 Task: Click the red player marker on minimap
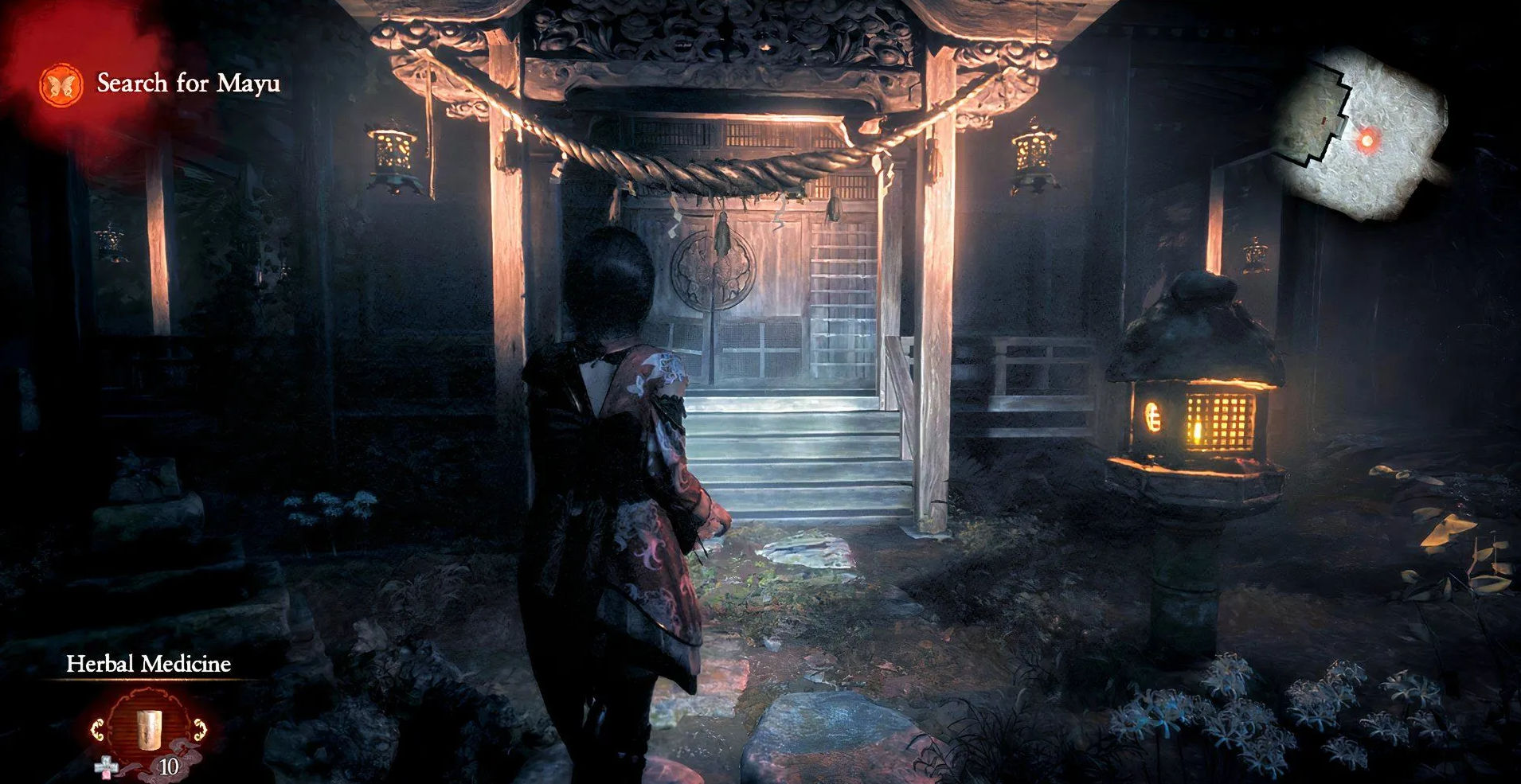pos(1367,141)
